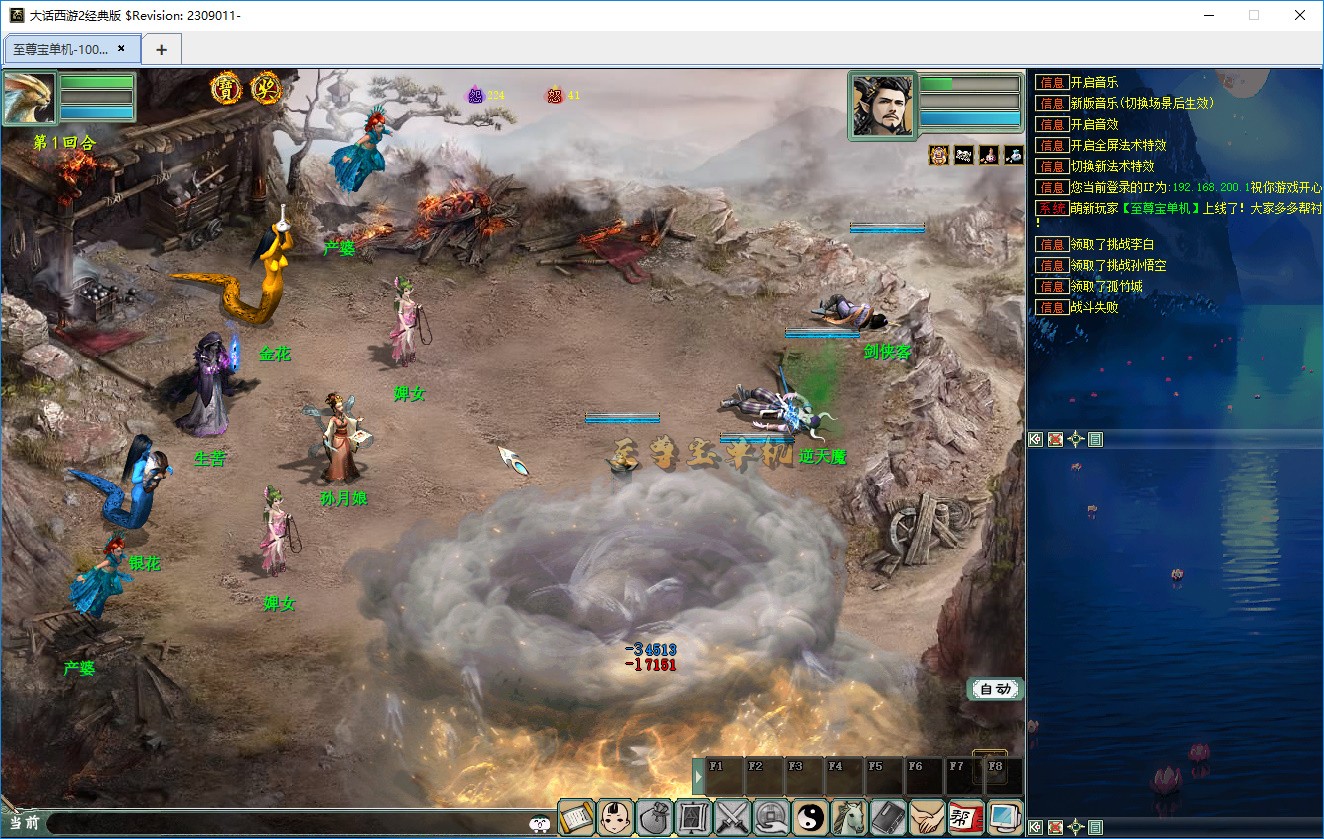Open the coin-in-hand trade icon
The width and height of the screenshot is (1324, 839).
772,818
